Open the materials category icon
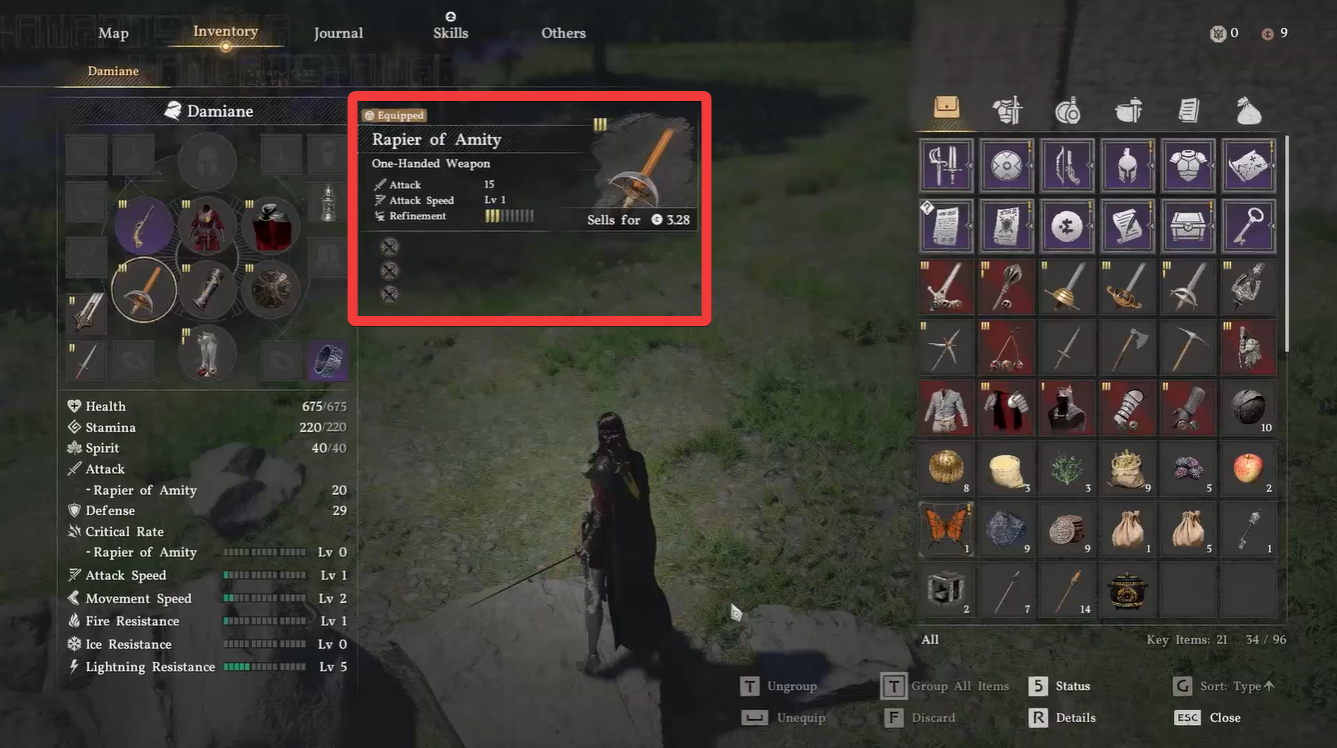This screenshot has height=748, width=1337. tap(1127, 112)
